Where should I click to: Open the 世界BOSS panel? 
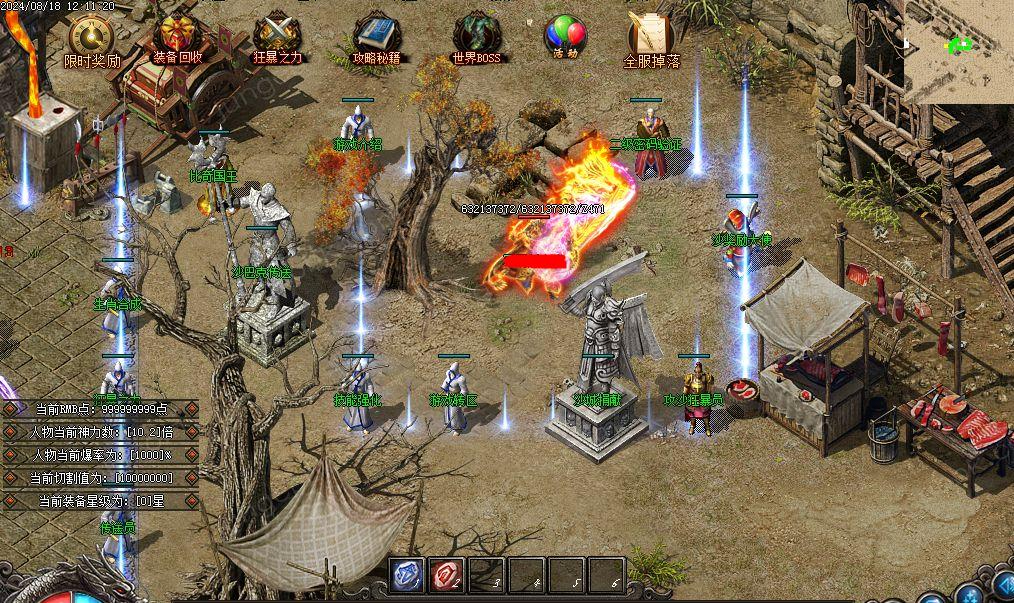click(476, 38)
